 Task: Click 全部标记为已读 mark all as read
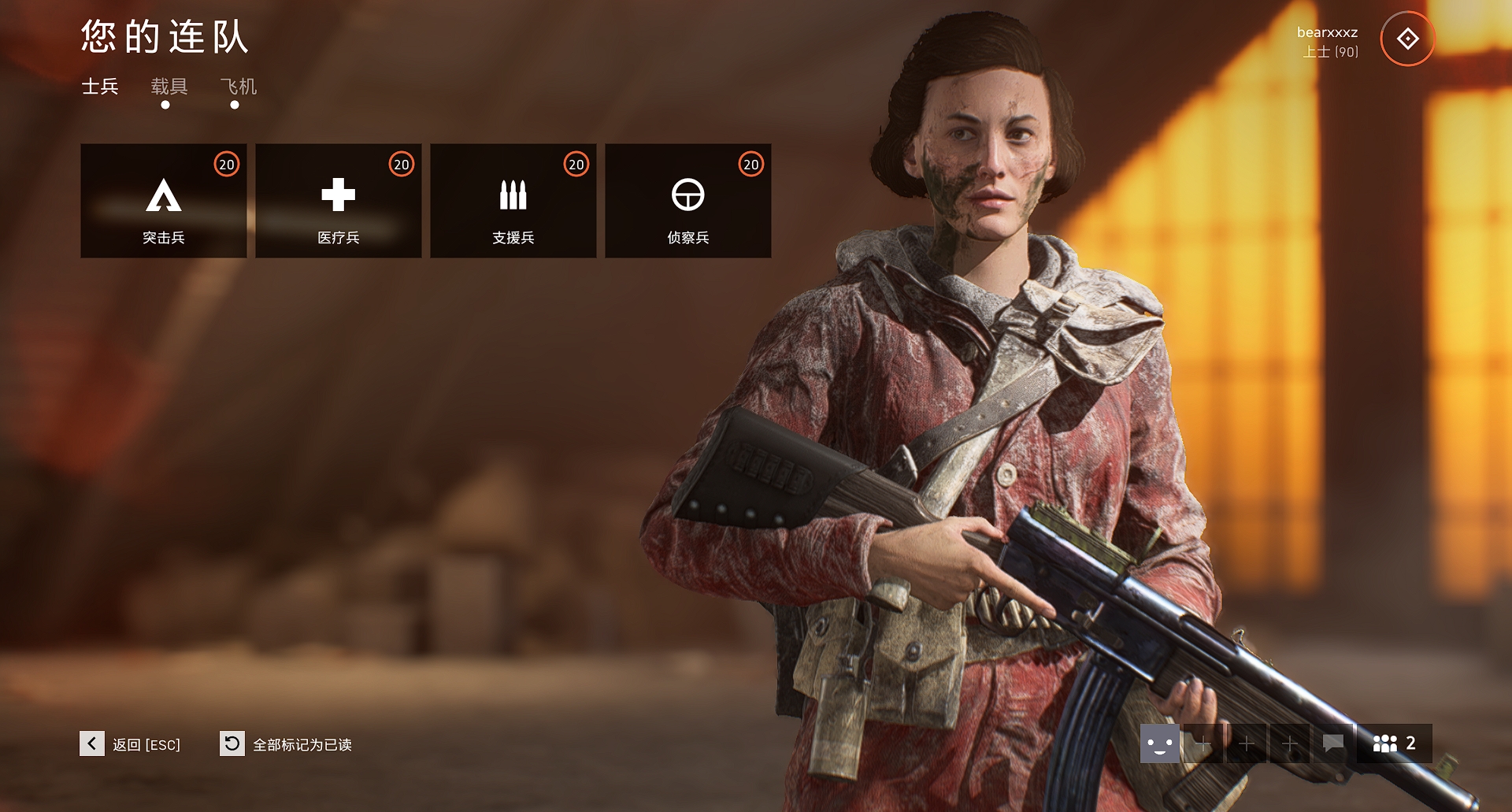pos(286,744)
